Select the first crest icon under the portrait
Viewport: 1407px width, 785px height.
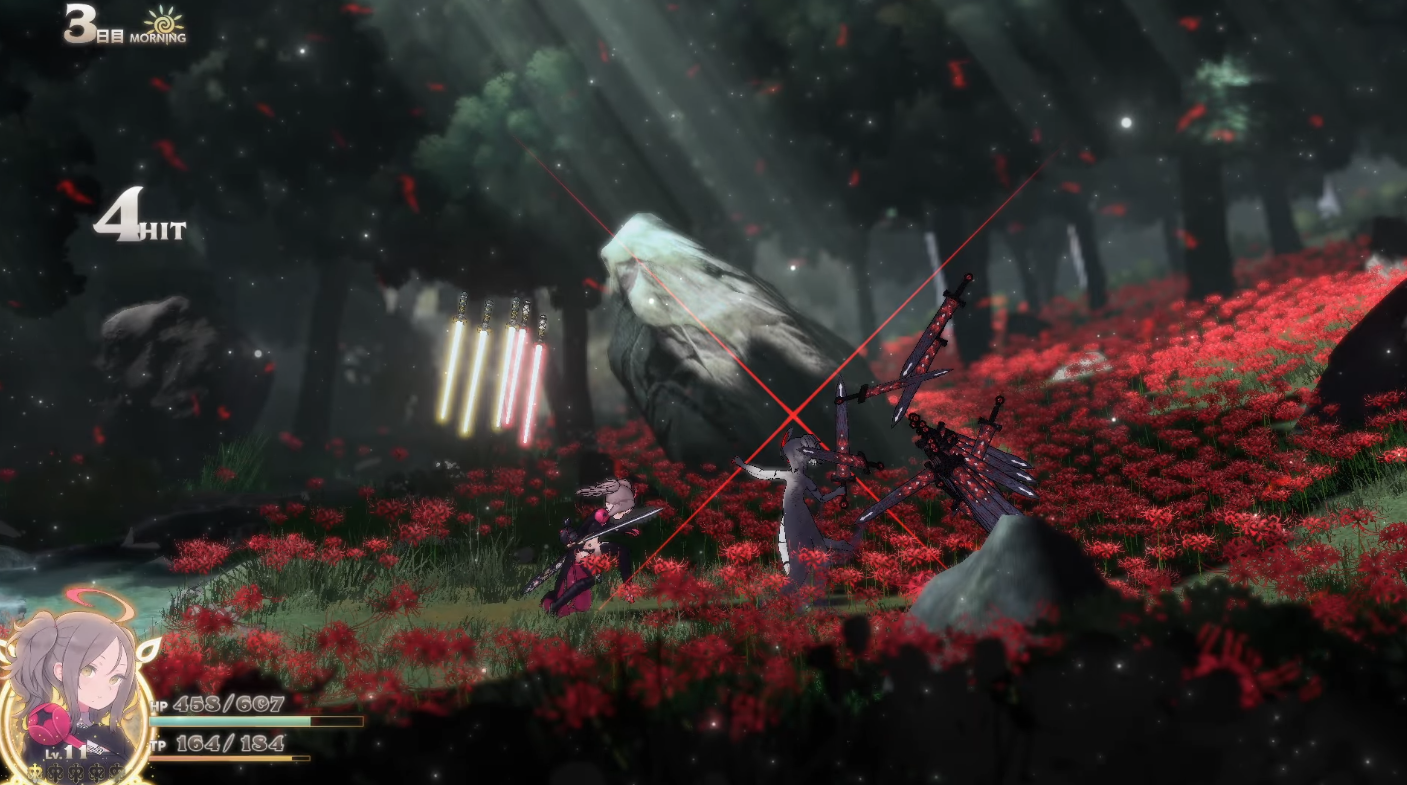pyautogui.click(x=34, y=772)
